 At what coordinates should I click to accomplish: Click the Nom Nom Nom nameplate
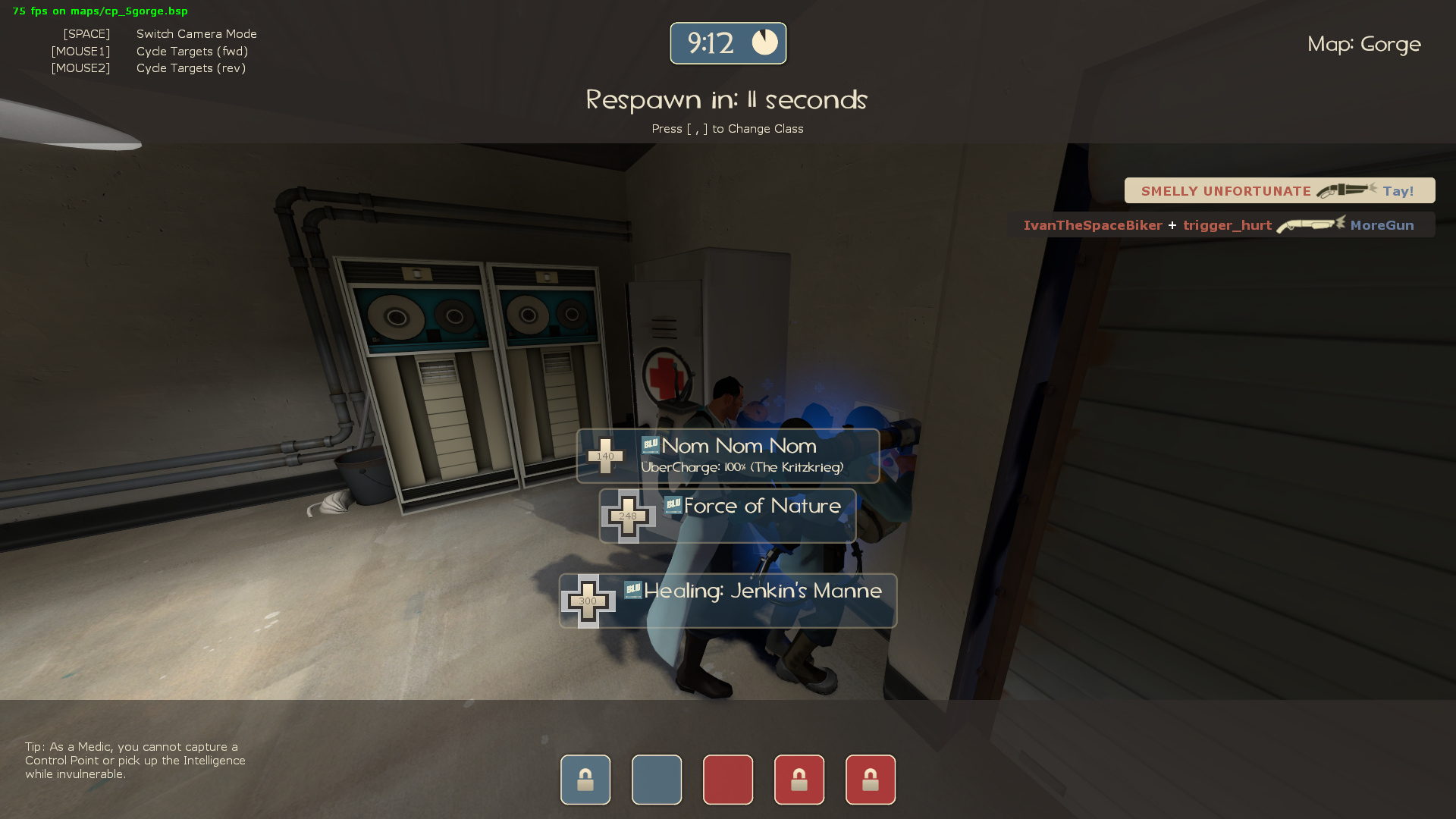point(736,446)
